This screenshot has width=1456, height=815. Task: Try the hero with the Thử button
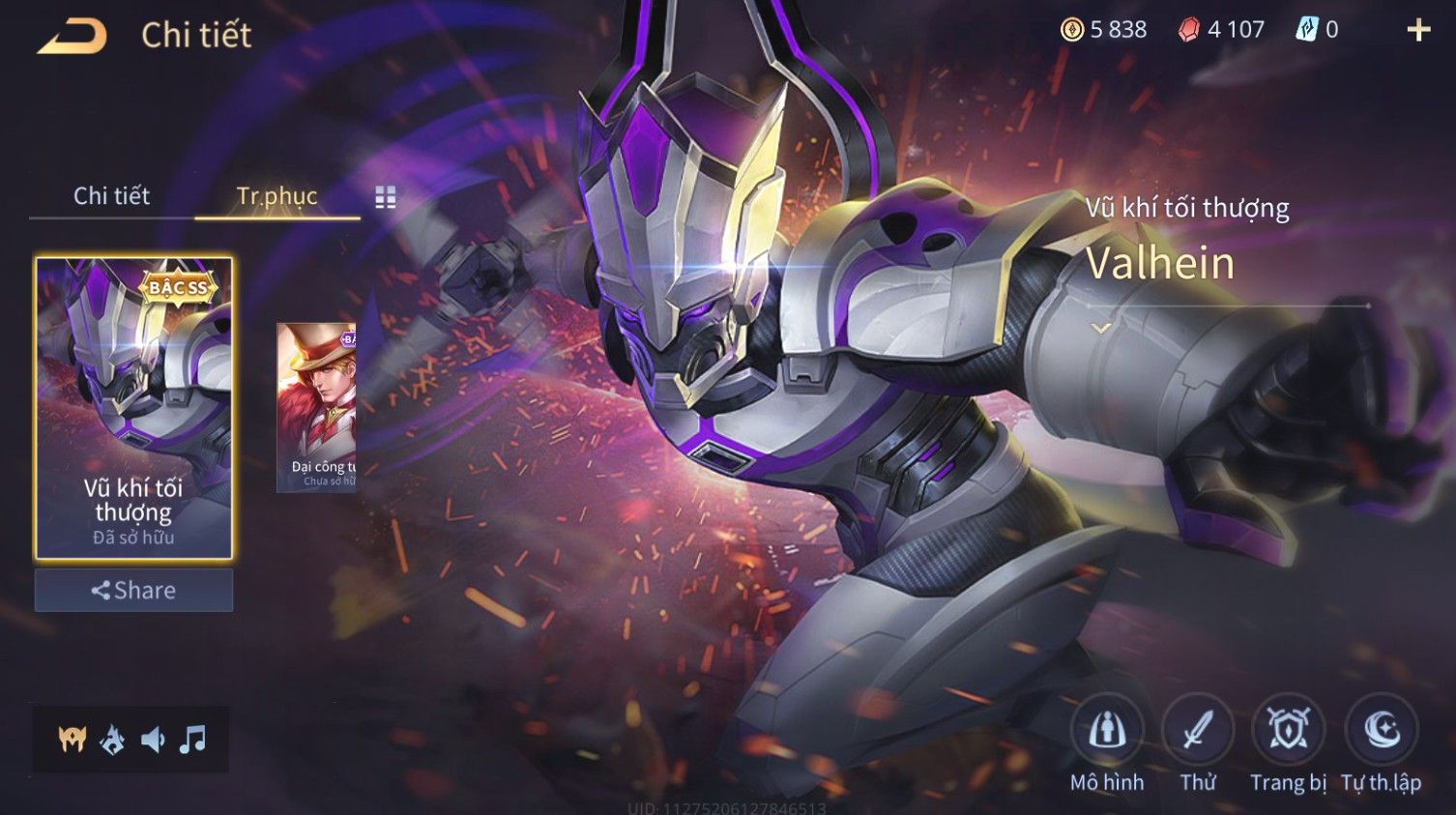(1197, 731)
